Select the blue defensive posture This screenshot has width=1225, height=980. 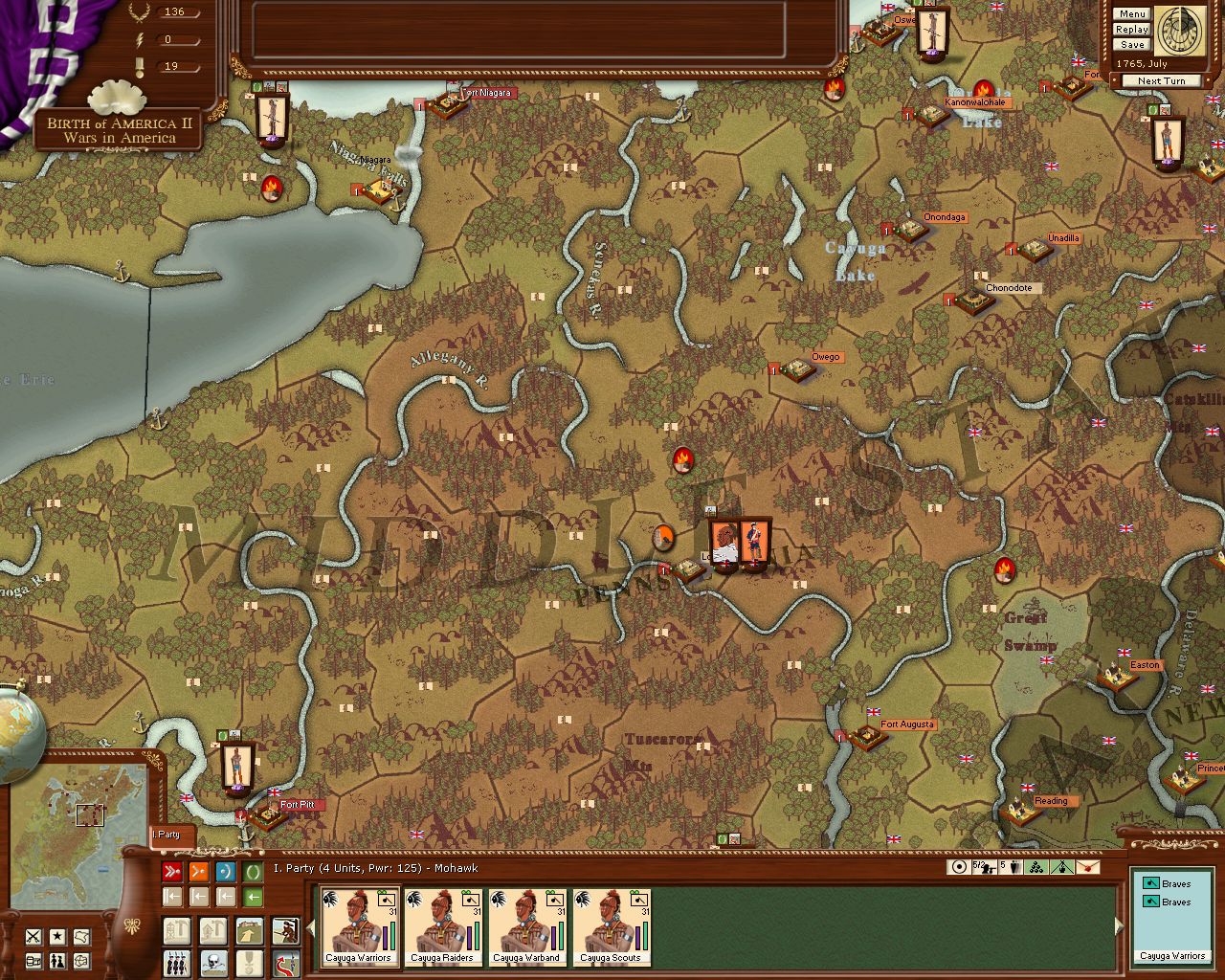tap(226, 872)
